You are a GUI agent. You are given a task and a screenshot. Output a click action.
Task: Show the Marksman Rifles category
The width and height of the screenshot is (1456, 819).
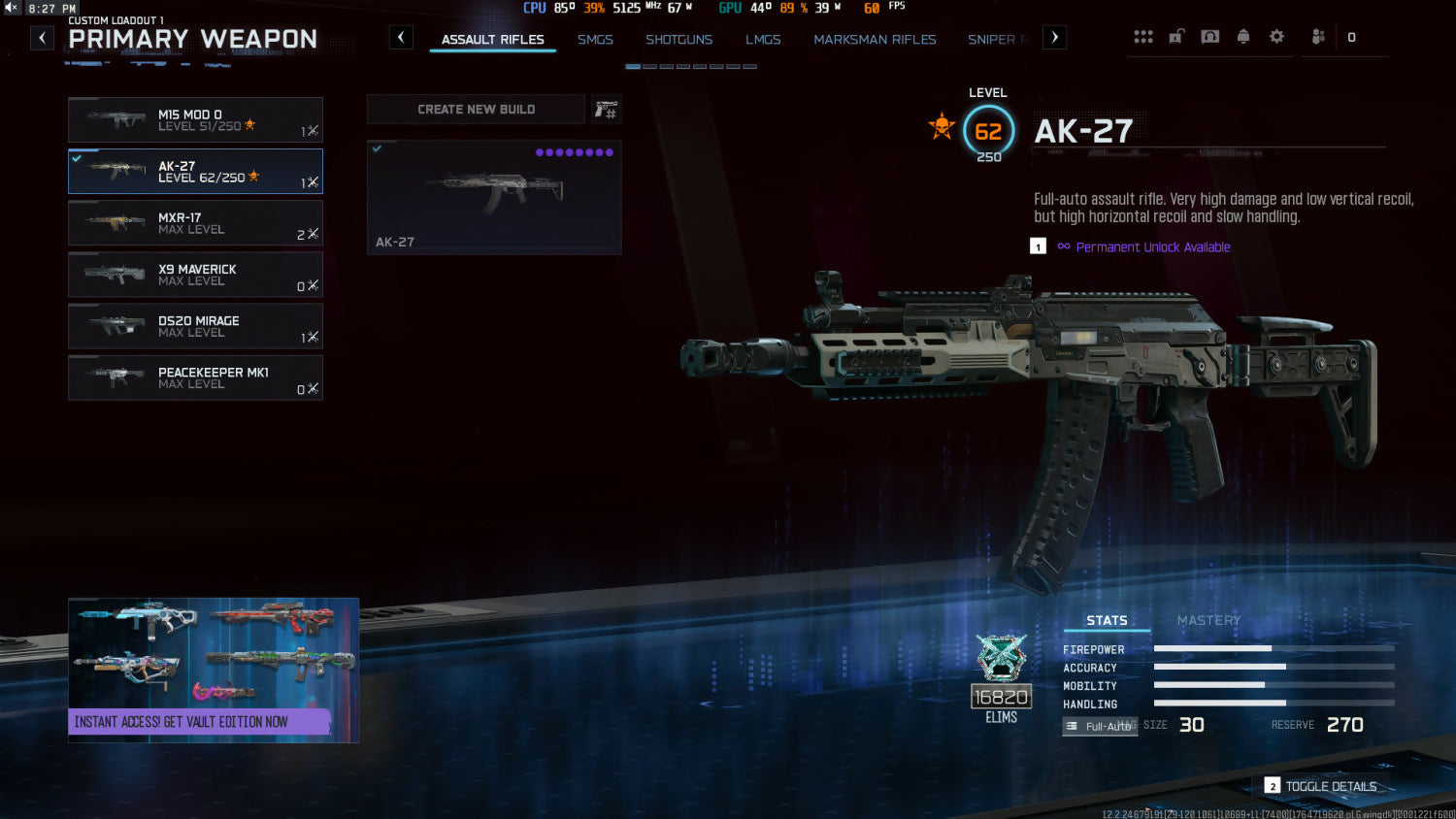point(875,40)
